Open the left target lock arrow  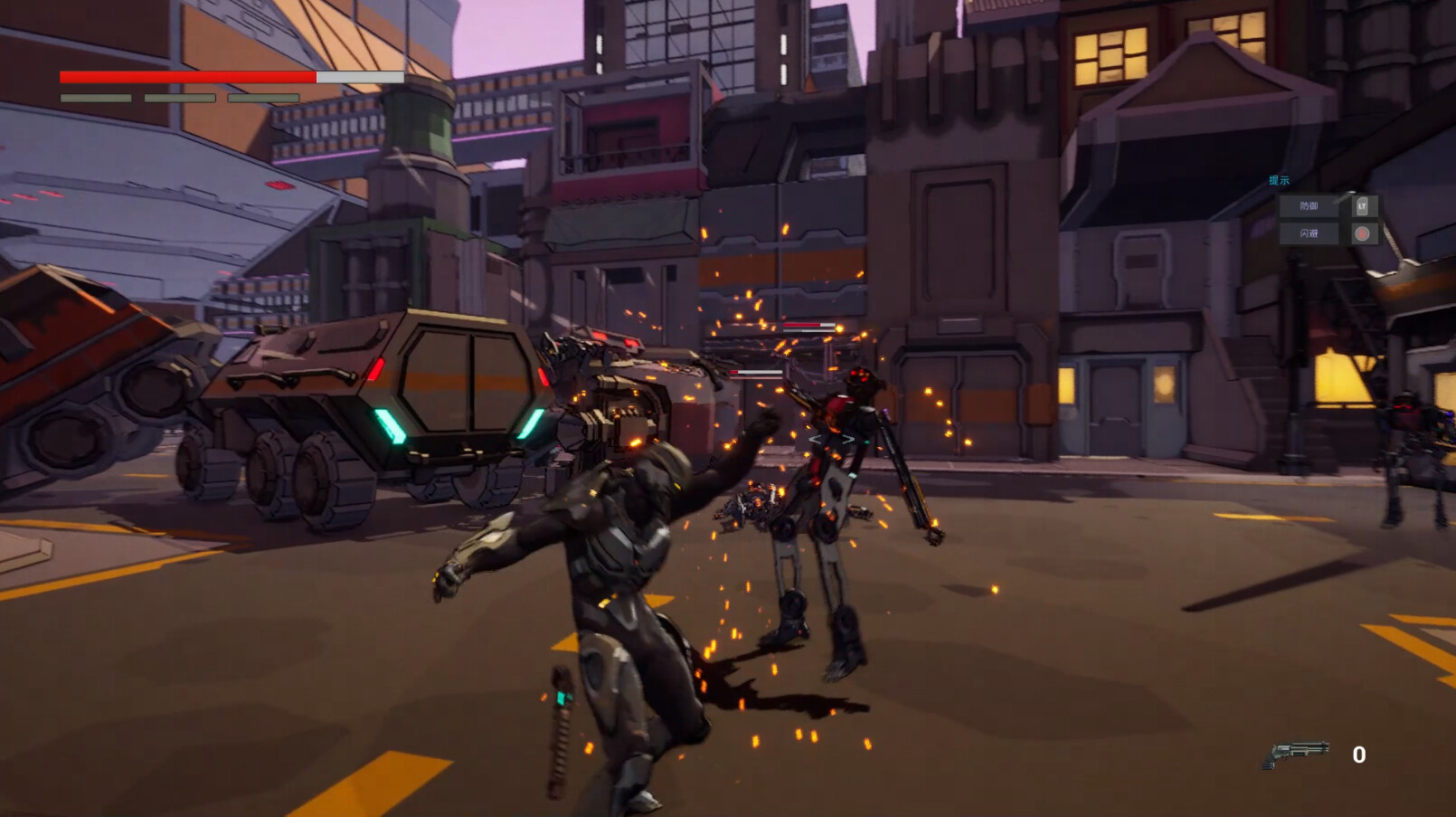[x=817, y=438]
